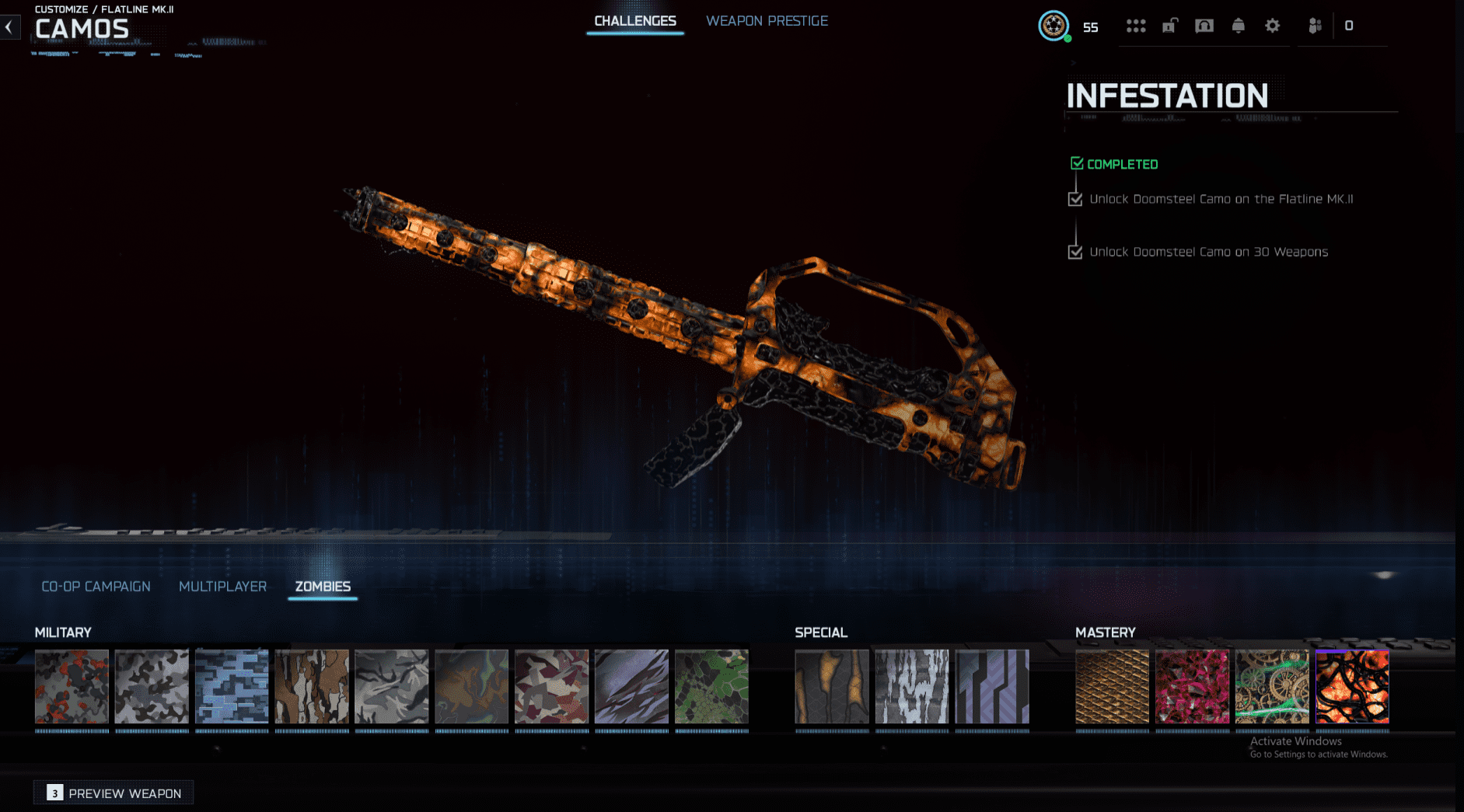Select the orange Infestation mastery camo
This screenshot has width=1464, height=812.
coord(1352,687)
